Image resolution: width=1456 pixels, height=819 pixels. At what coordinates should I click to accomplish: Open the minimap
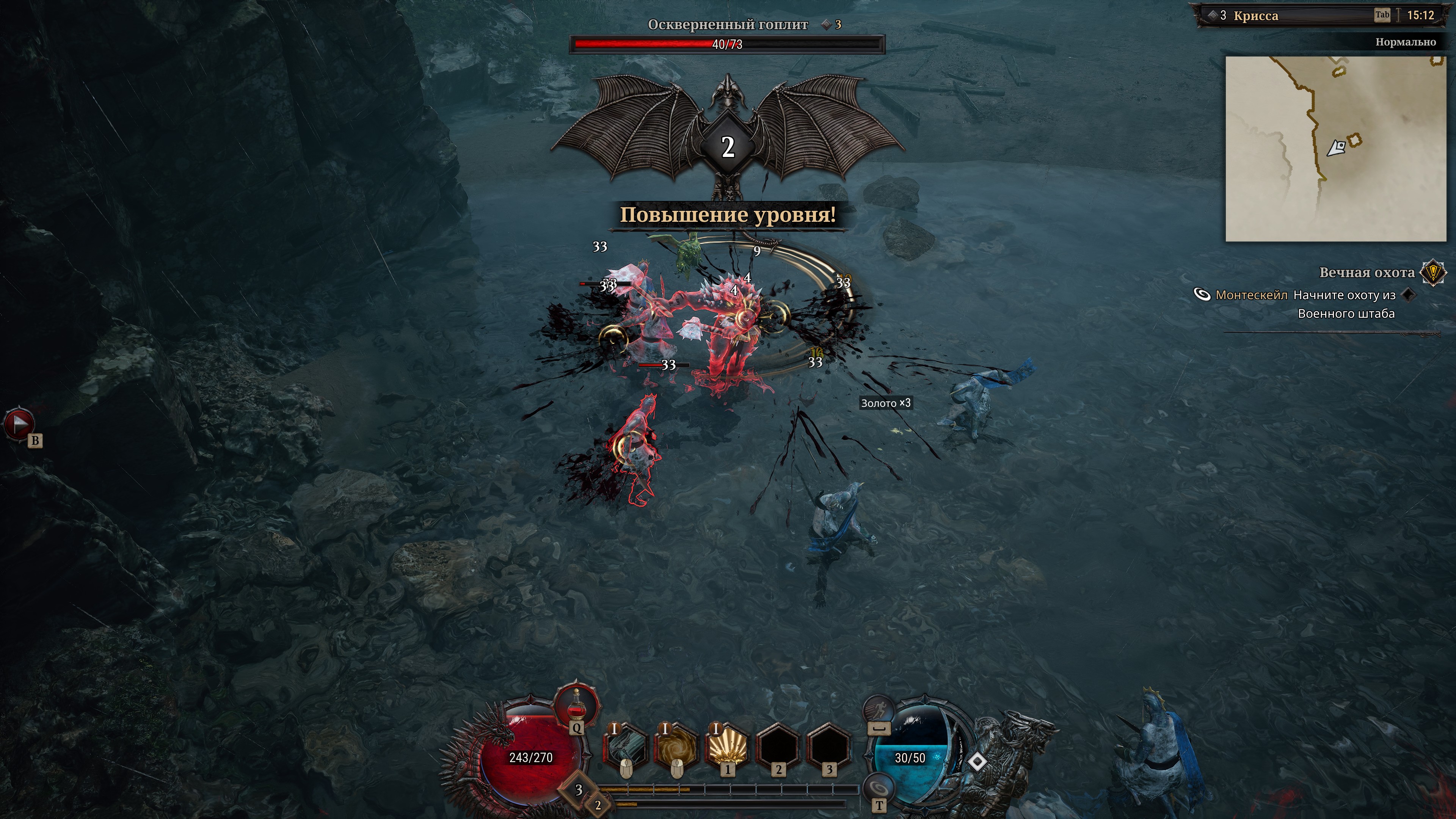point(1335,149)
